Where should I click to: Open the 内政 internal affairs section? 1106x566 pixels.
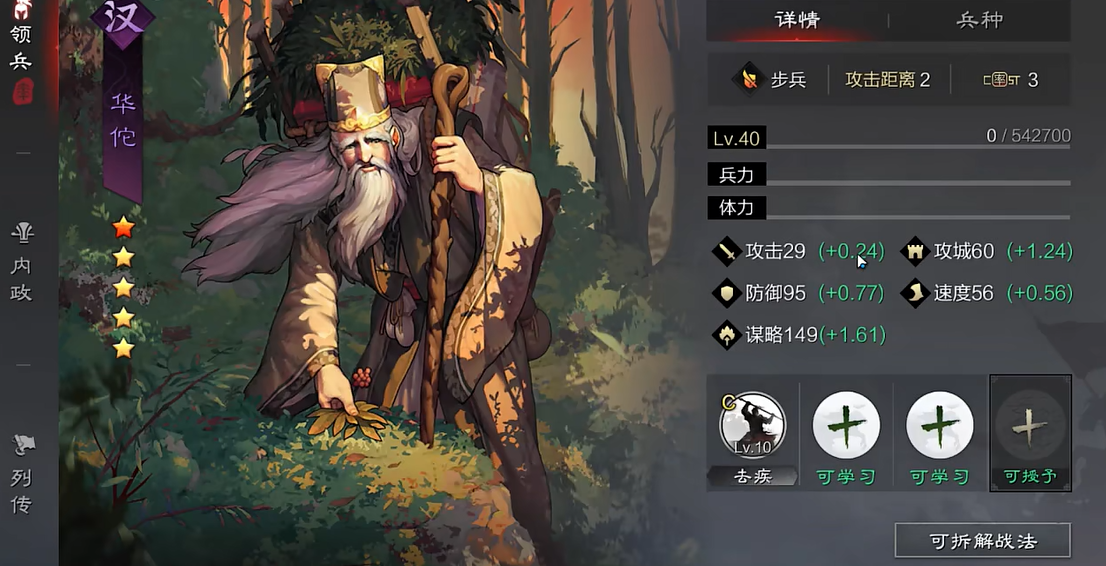(21, 263)
